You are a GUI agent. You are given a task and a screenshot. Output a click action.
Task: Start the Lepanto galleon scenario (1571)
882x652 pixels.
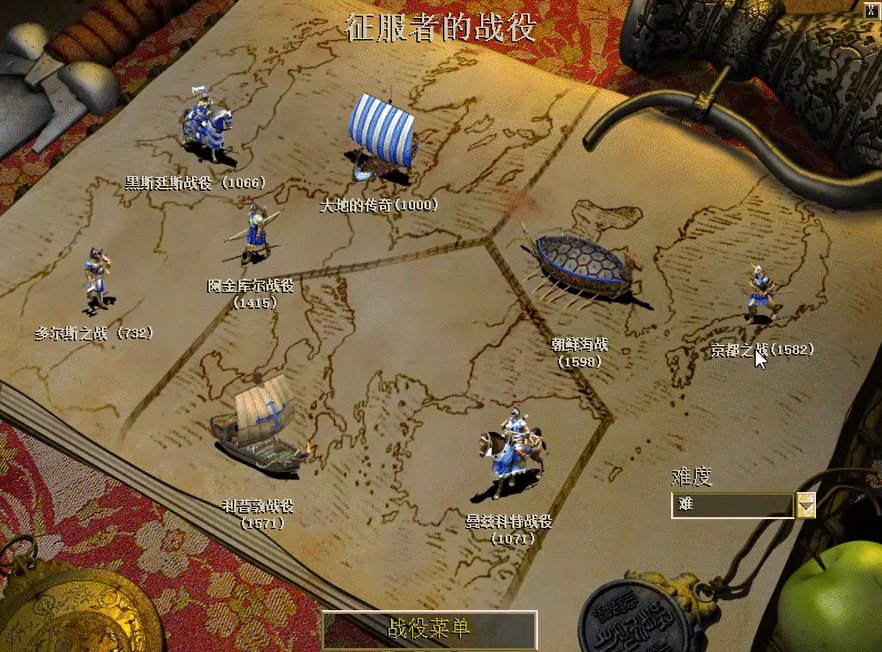259,424
